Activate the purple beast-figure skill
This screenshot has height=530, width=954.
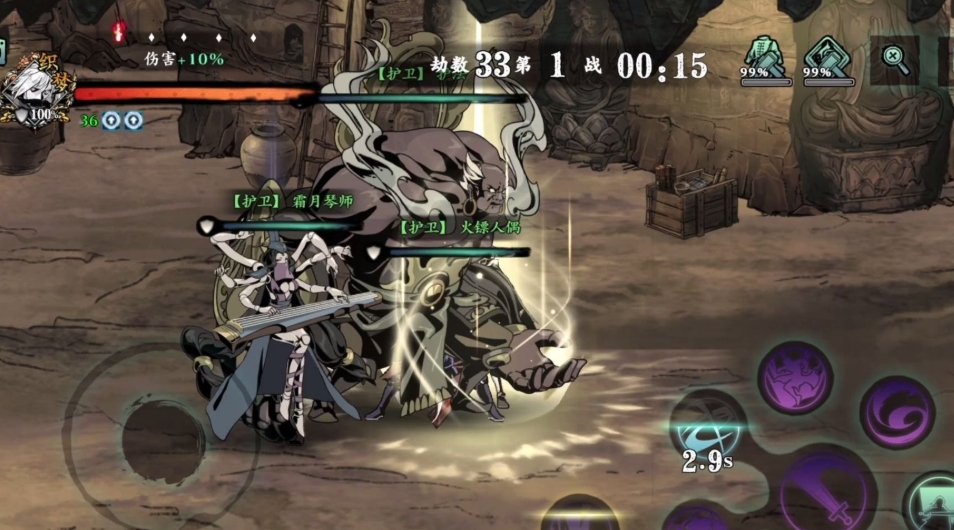[x=795, y=378]
